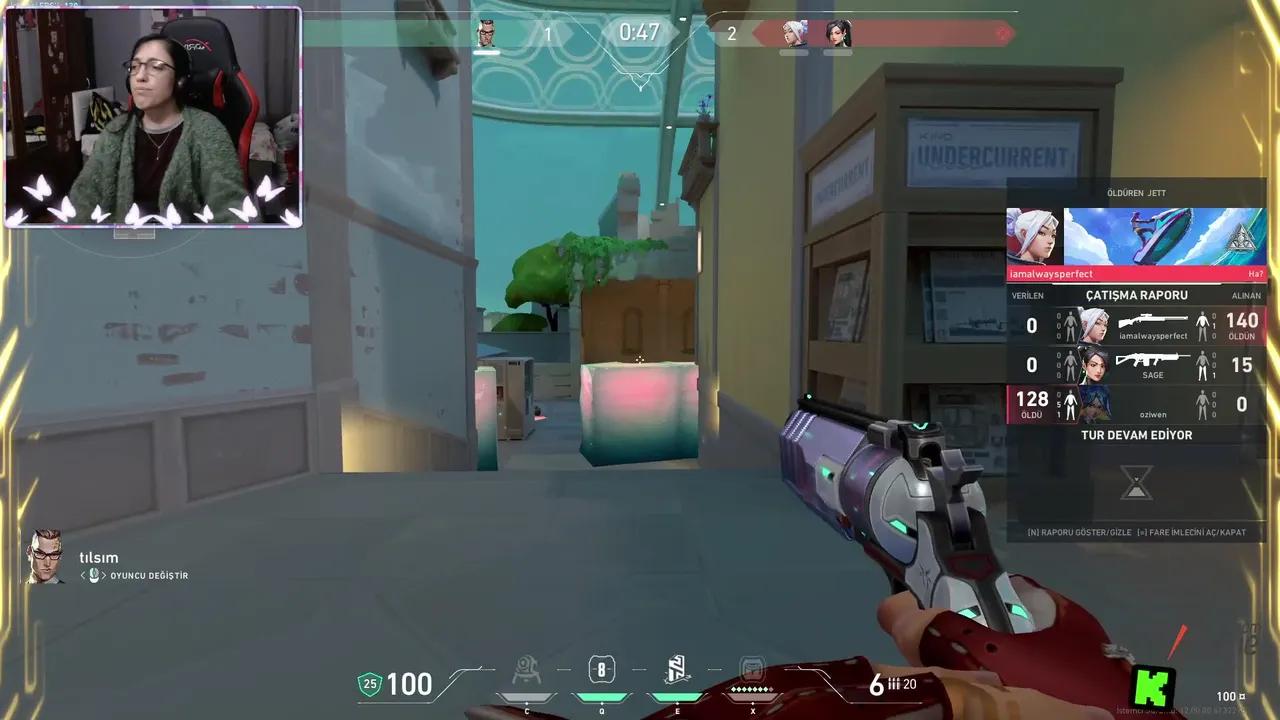Click the armor shield icon showing 25
Image resolution: width=1280 pixels, height=720 pixels.
(x=369, y=685)
